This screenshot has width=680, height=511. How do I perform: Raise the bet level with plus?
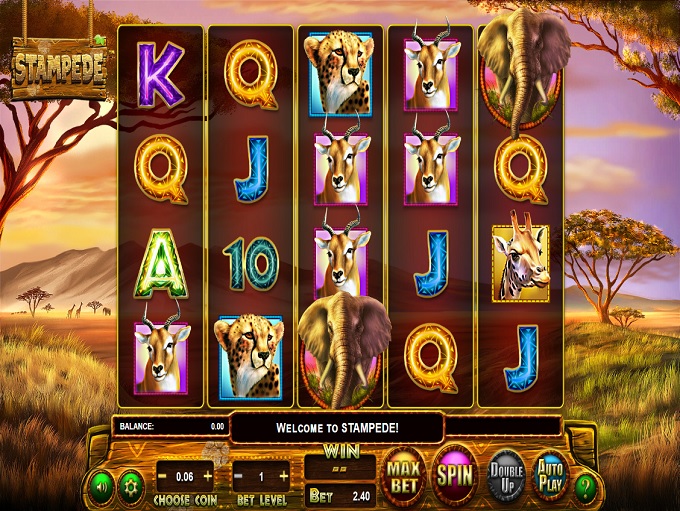pyautogui.click(x=284, y=476)
